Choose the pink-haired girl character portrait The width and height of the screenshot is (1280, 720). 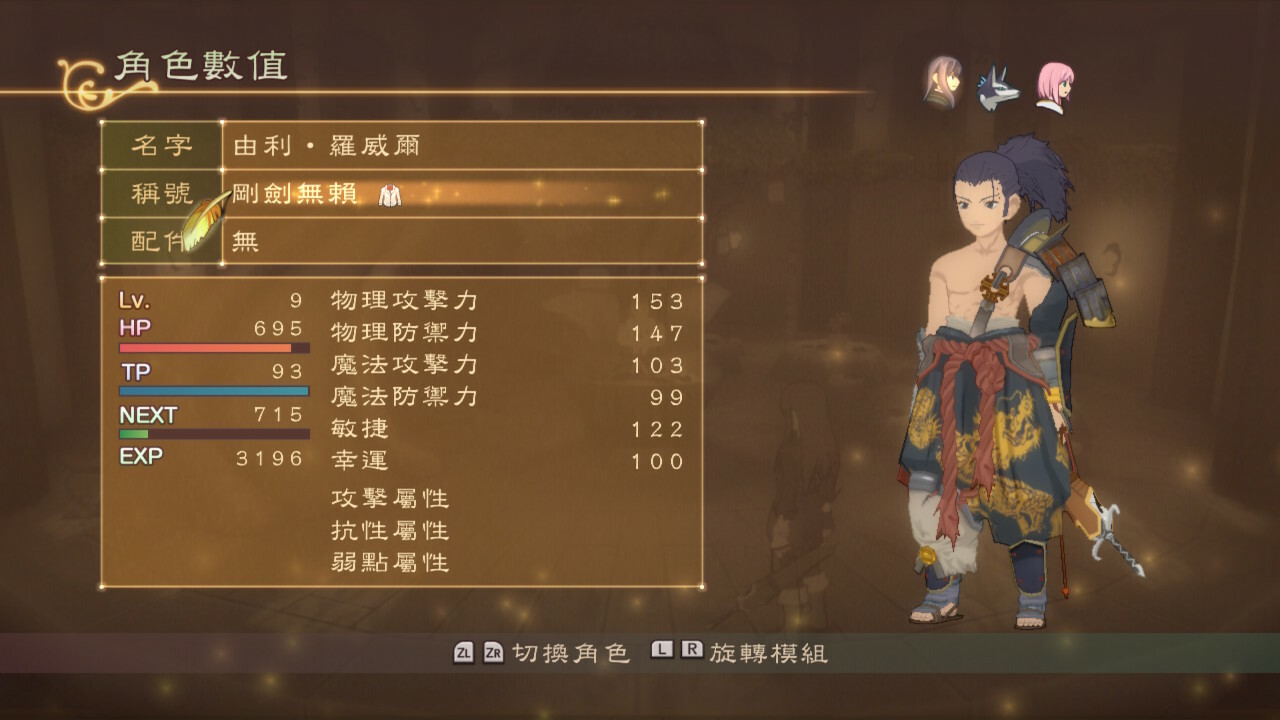click(x=1052, y=87)
